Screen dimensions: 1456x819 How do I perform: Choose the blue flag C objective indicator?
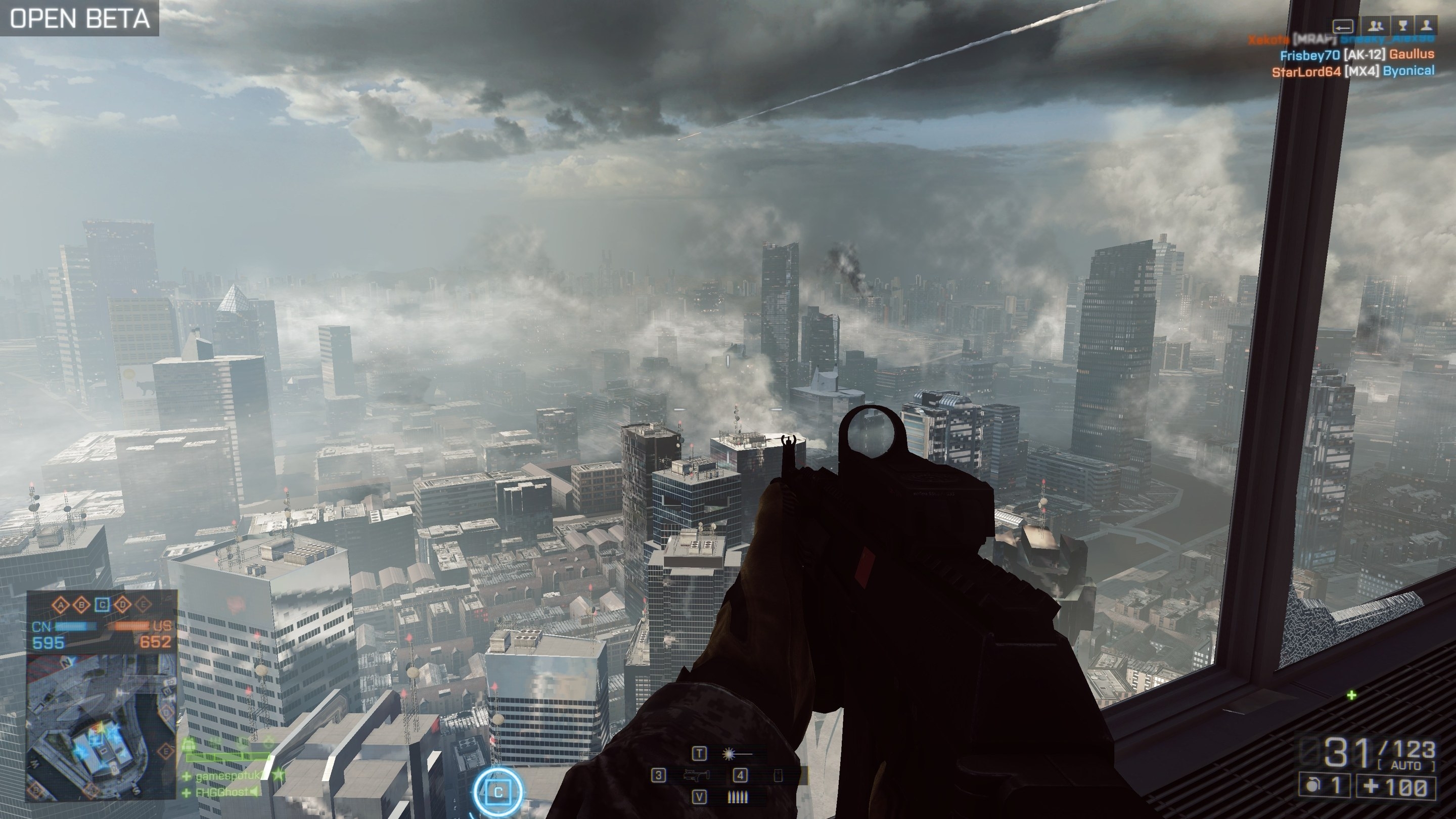pos(102,605)
